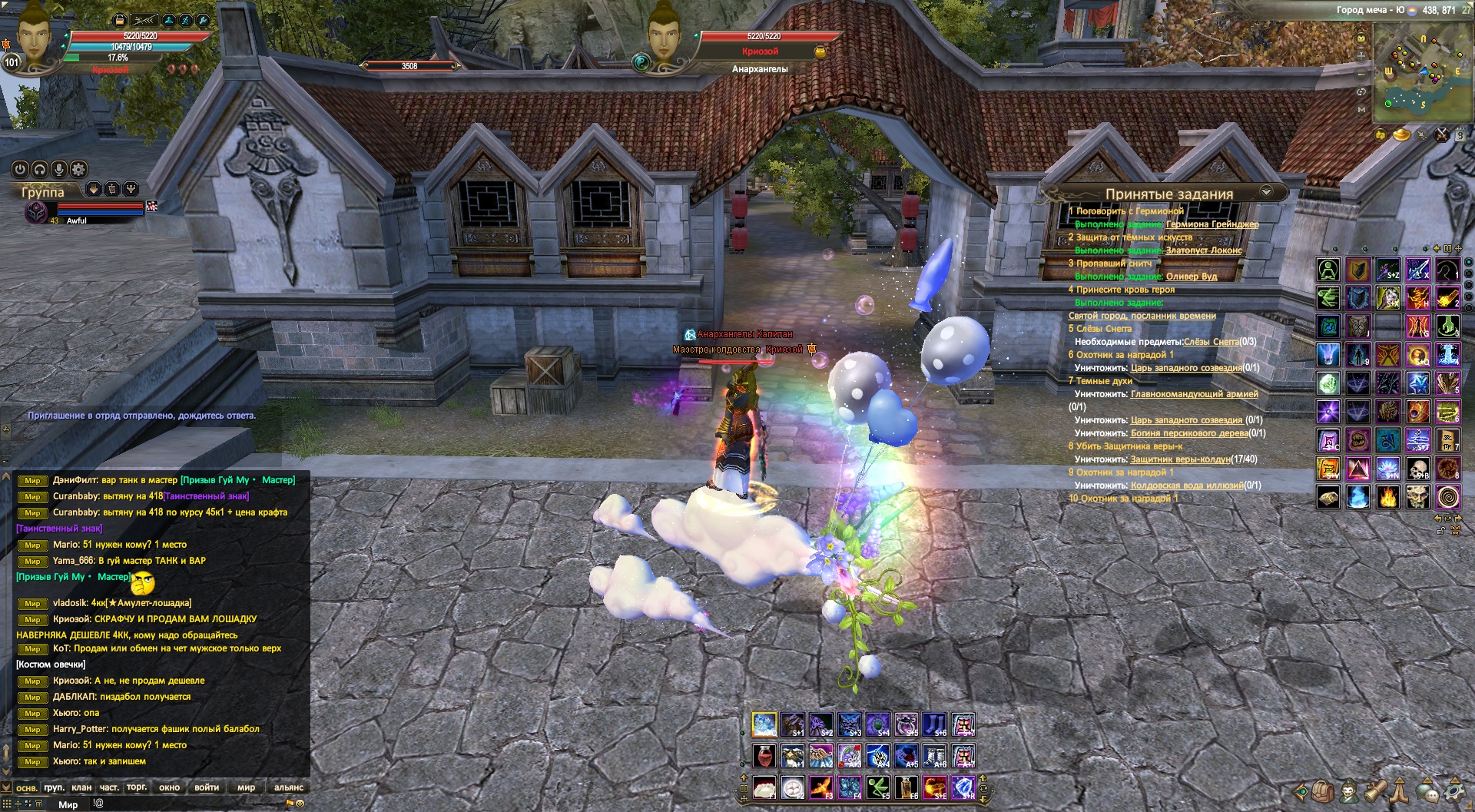The height and width of the screenshot is (812, 1475).
Task: Open the backpack inventory icon
Action: (1322, 790)
